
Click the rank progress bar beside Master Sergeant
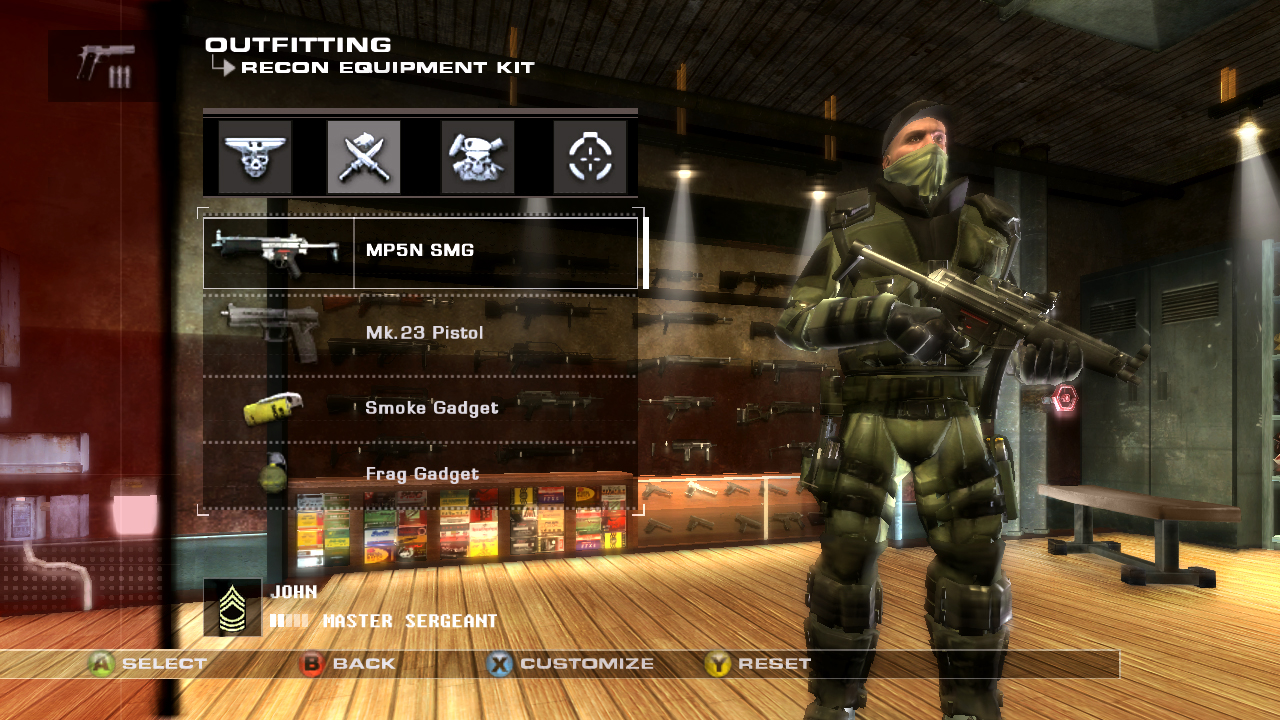coord(290,620)
